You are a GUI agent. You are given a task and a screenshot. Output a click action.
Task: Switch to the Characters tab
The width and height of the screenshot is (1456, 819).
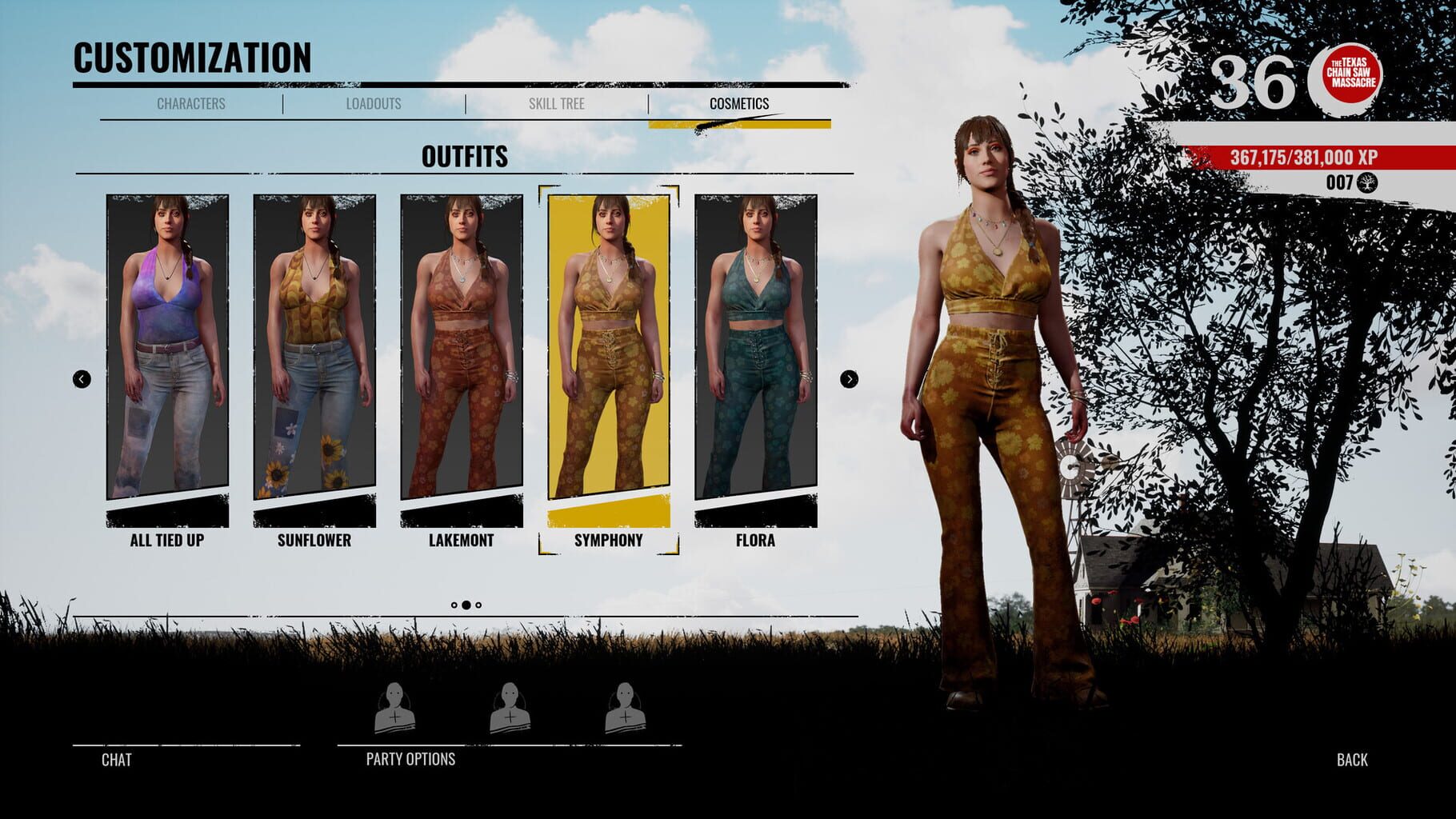(192, 103)
